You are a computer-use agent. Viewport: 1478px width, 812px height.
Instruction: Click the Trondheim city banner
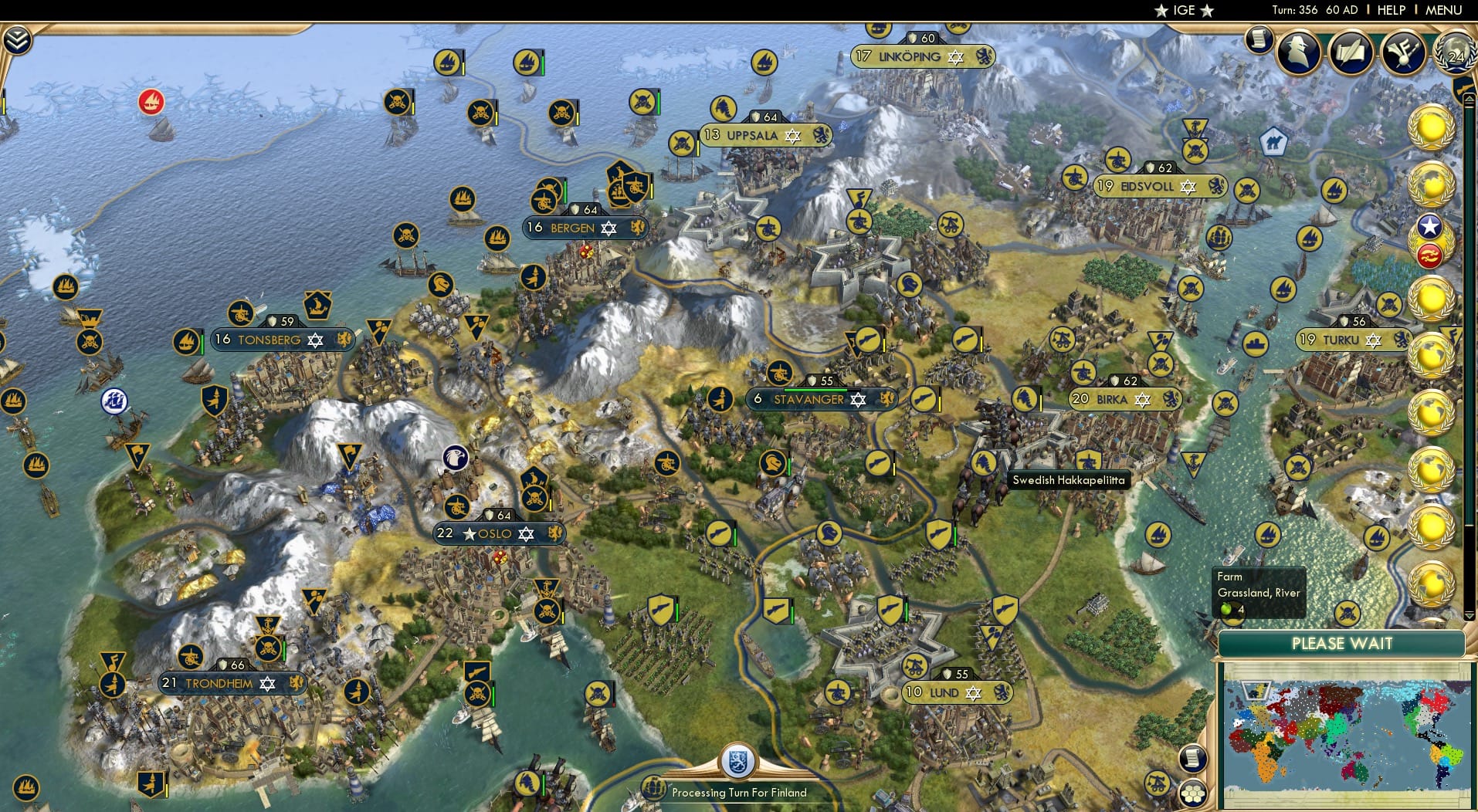point(231,684)
